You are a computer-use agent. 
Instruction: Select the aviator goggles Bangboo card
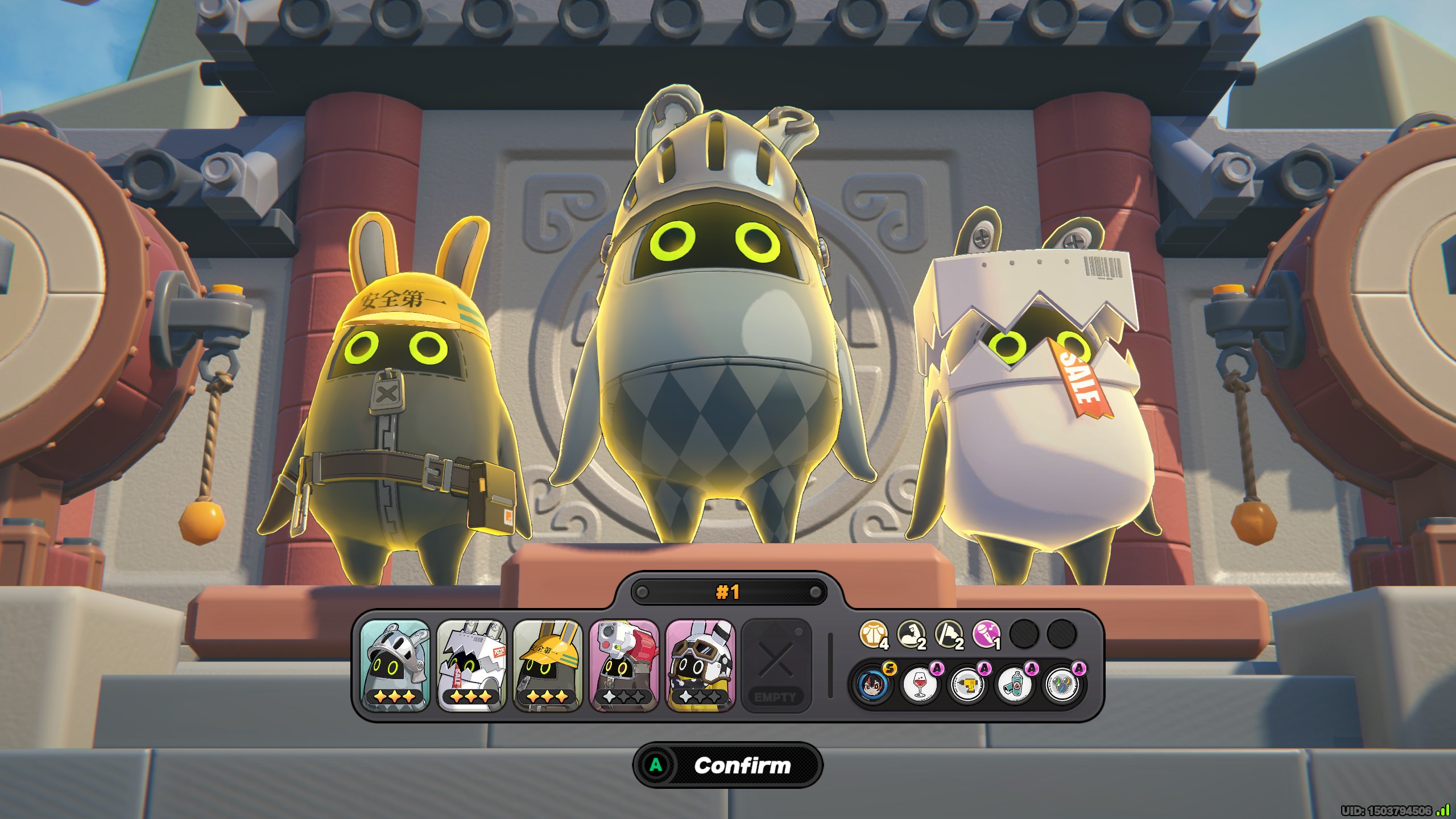(x=700, y=665)
